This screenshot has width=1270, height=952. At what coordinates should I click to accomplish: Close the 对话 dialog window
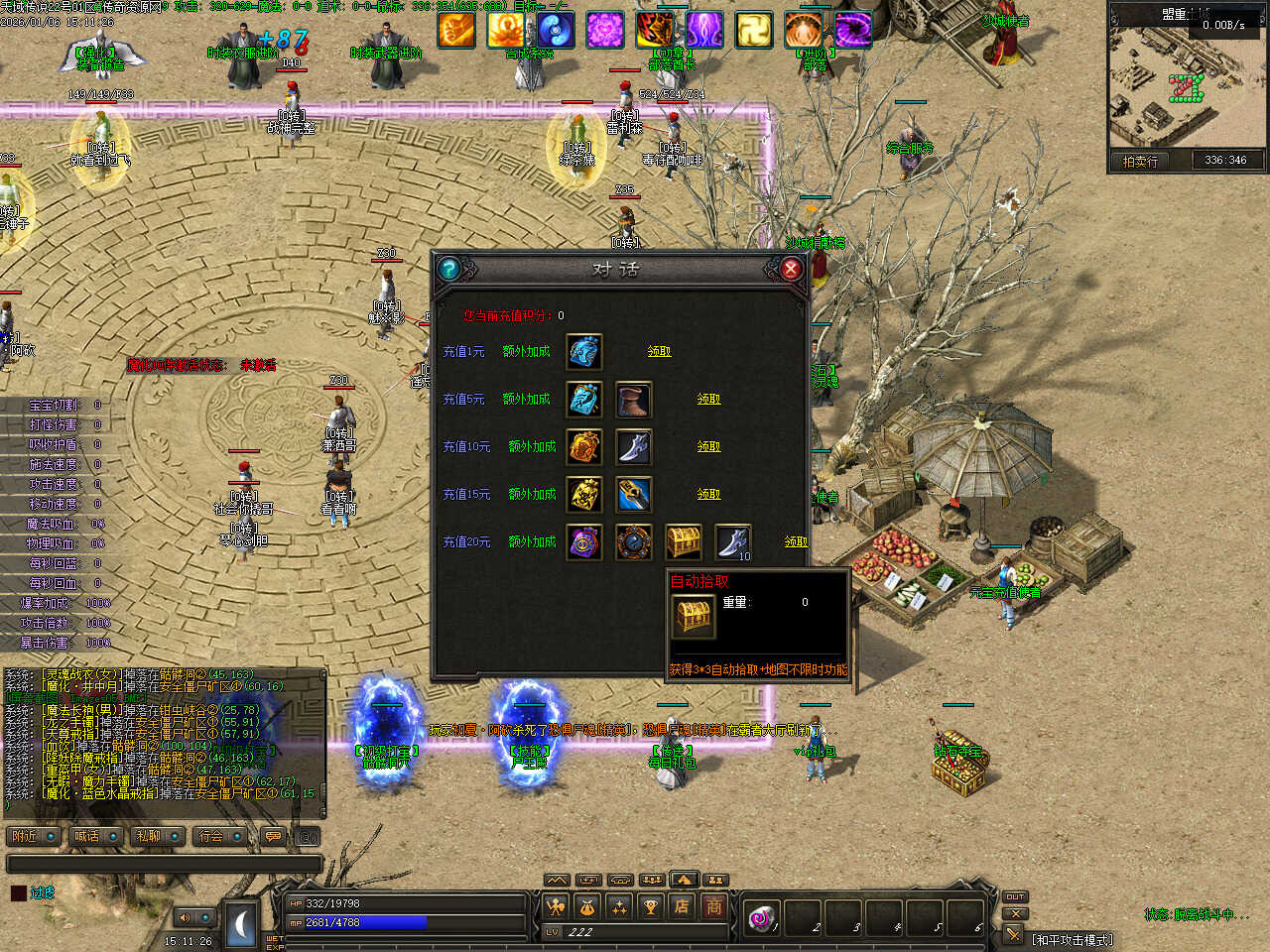click(x=791, y=269)
